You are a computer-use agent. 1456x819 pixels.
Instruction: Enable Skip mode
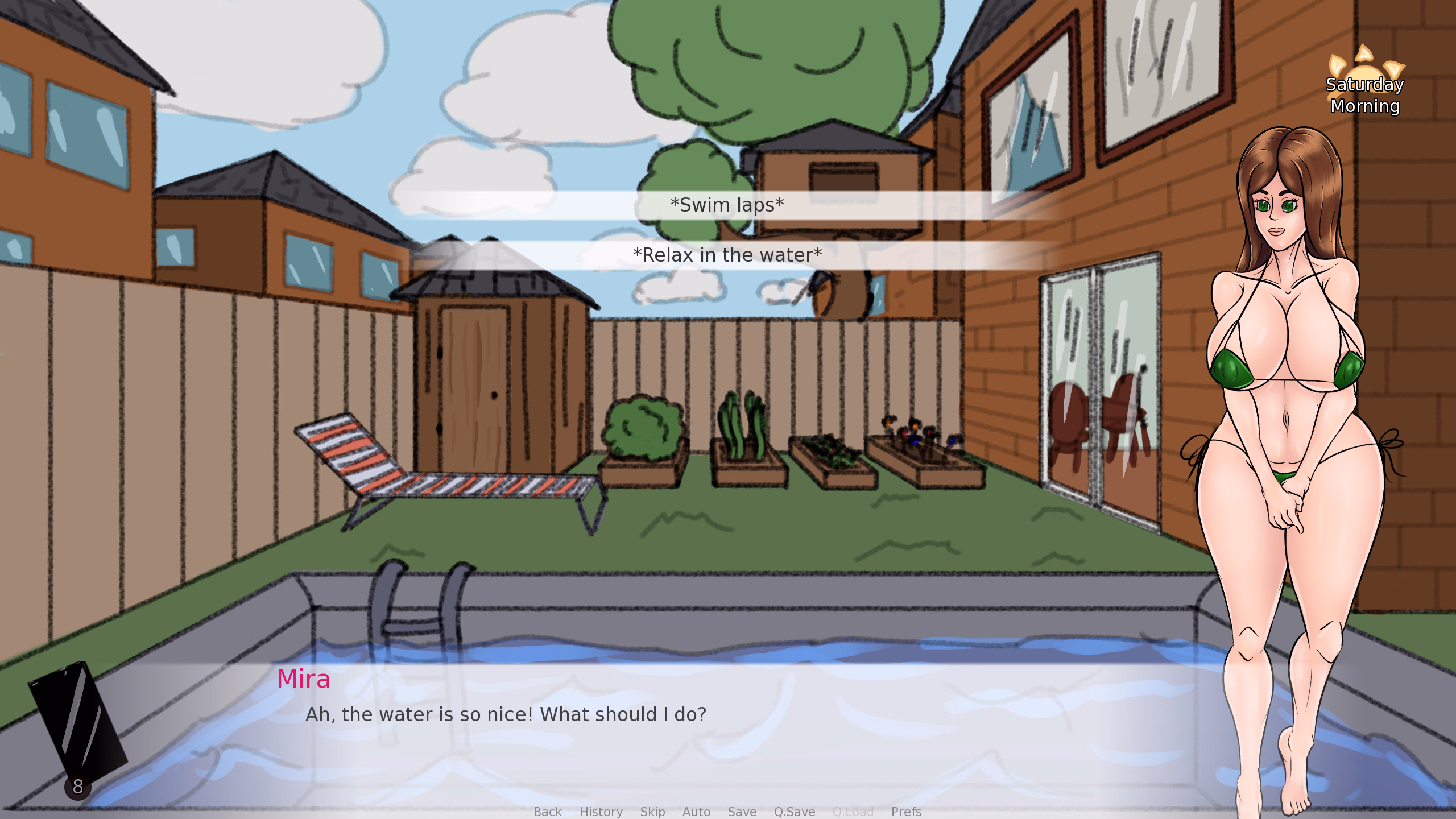652,812
